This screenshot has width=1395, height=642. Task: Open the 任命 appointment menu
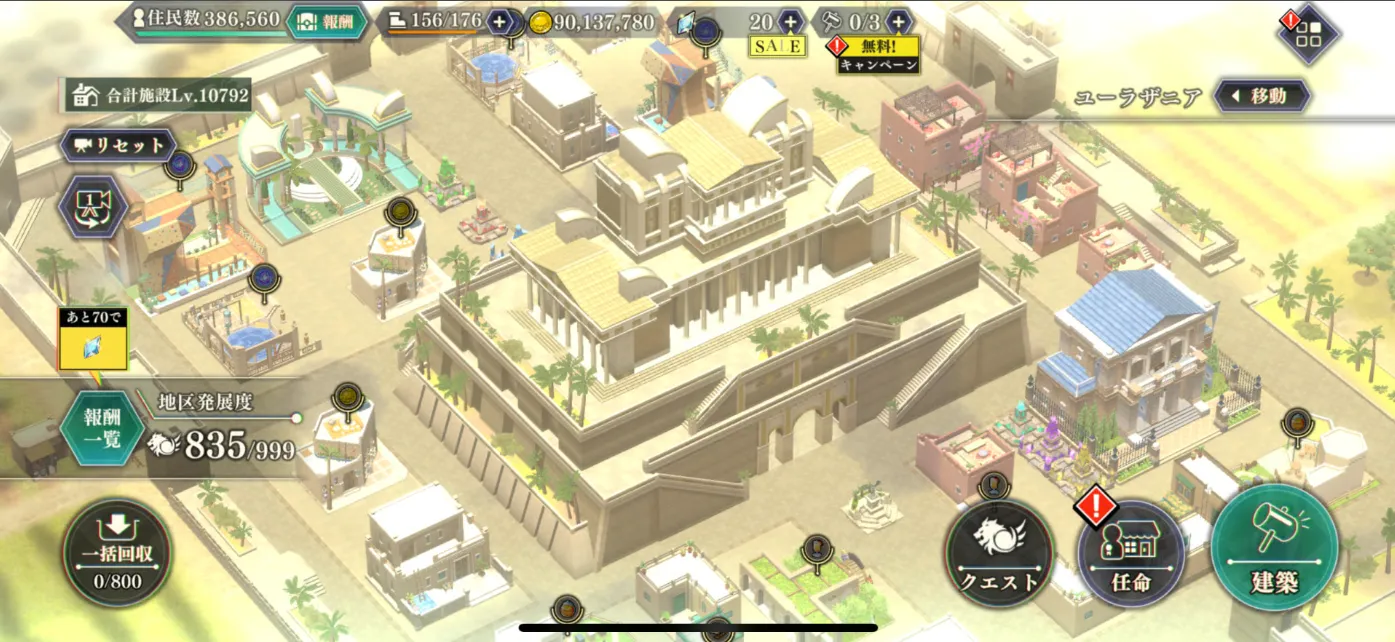click(x=1132, y=553)
